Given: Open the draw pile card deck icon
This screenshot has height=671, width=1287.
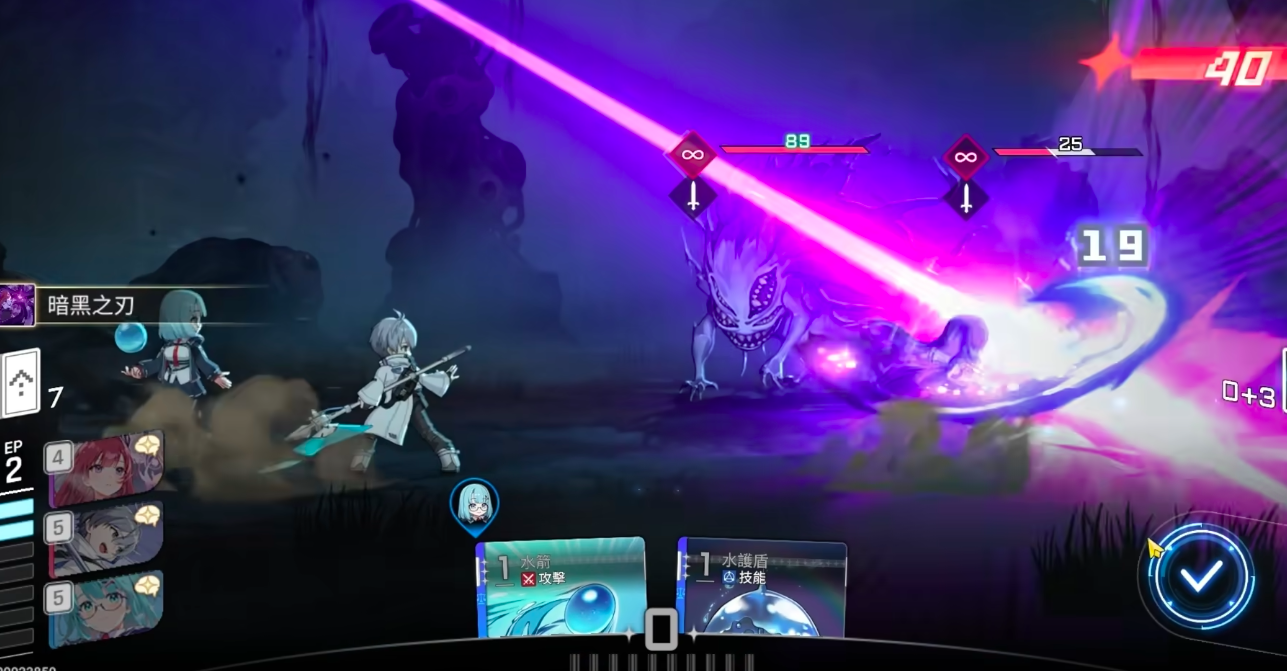Looking at the screenshot, I should pos(21,383).
